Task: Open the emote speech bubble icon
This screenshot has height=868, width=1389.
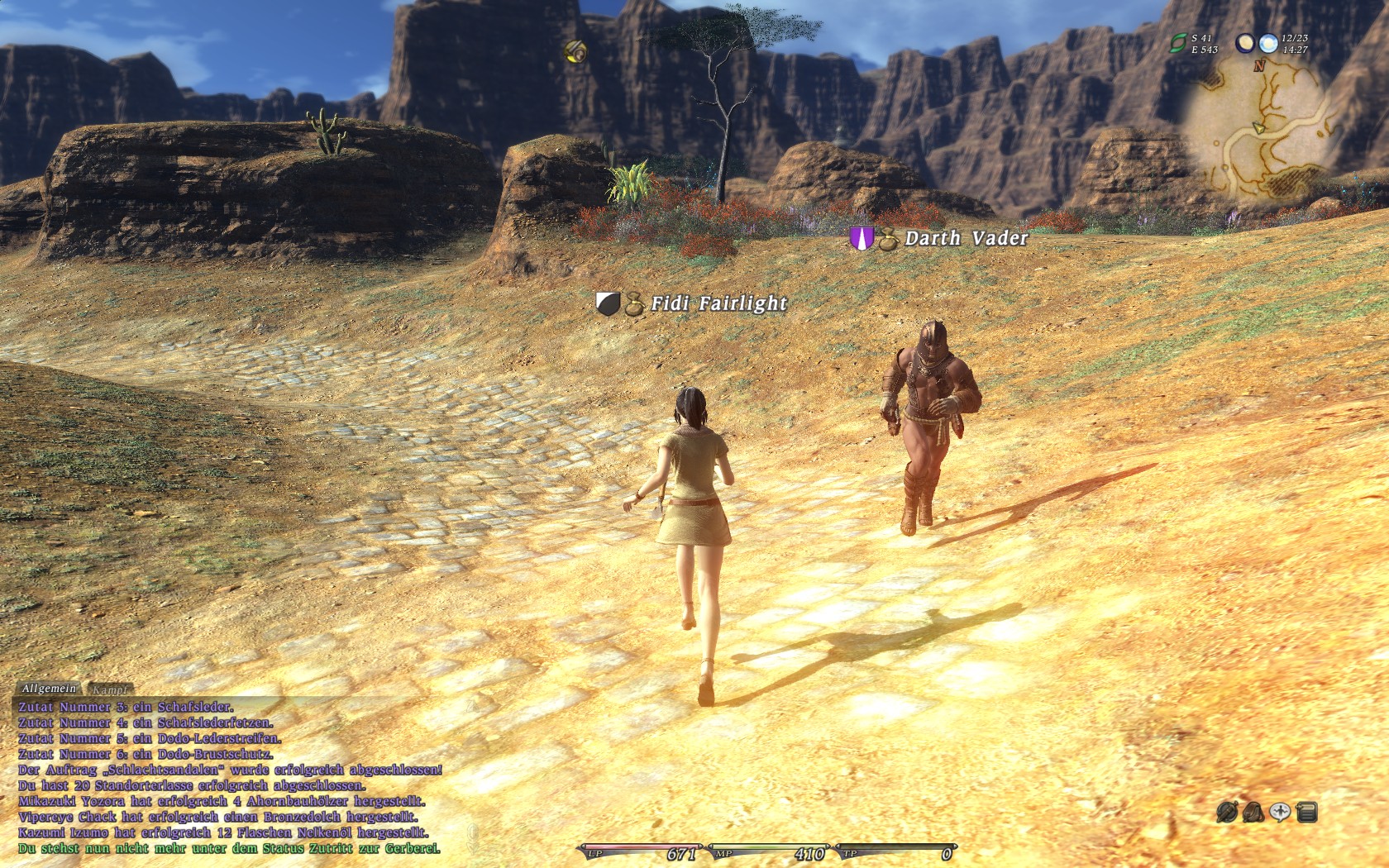Action: [1280, 812]
